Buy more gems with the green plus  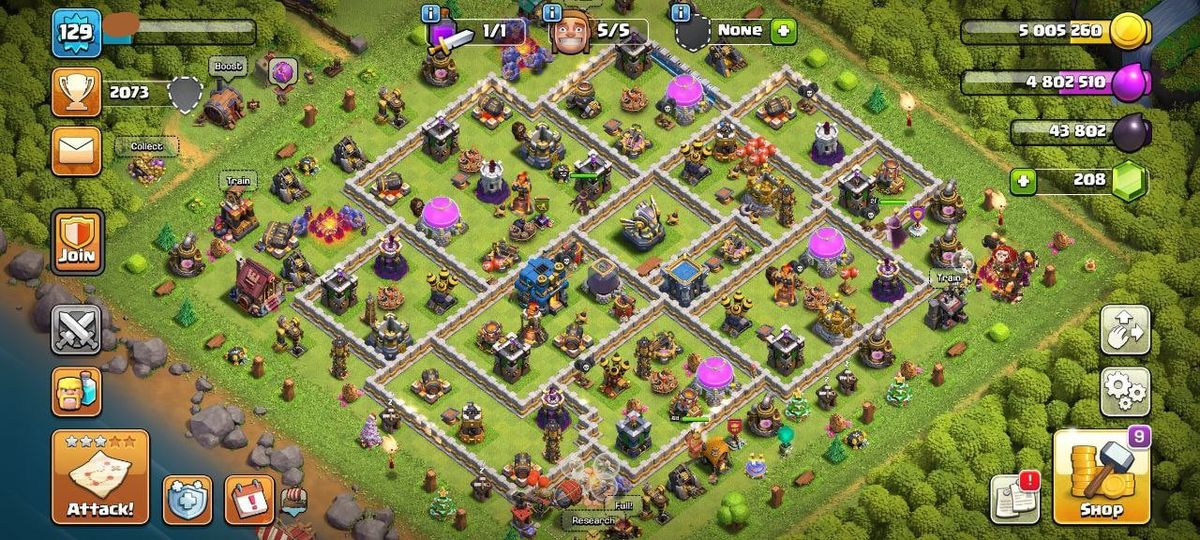point(1022,181)
